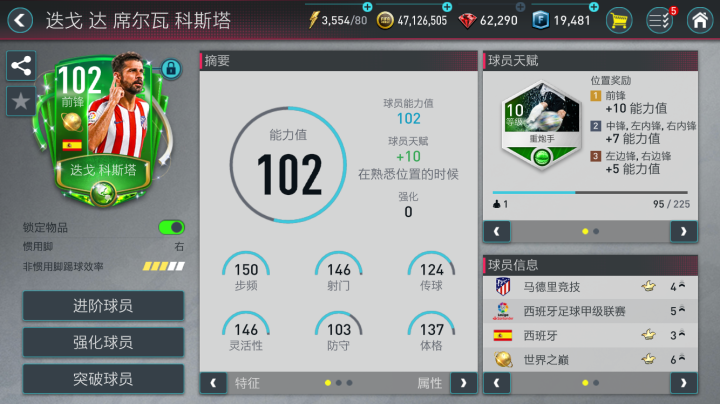Go back using the top-left arrow
720x404 pixels.
18,19
